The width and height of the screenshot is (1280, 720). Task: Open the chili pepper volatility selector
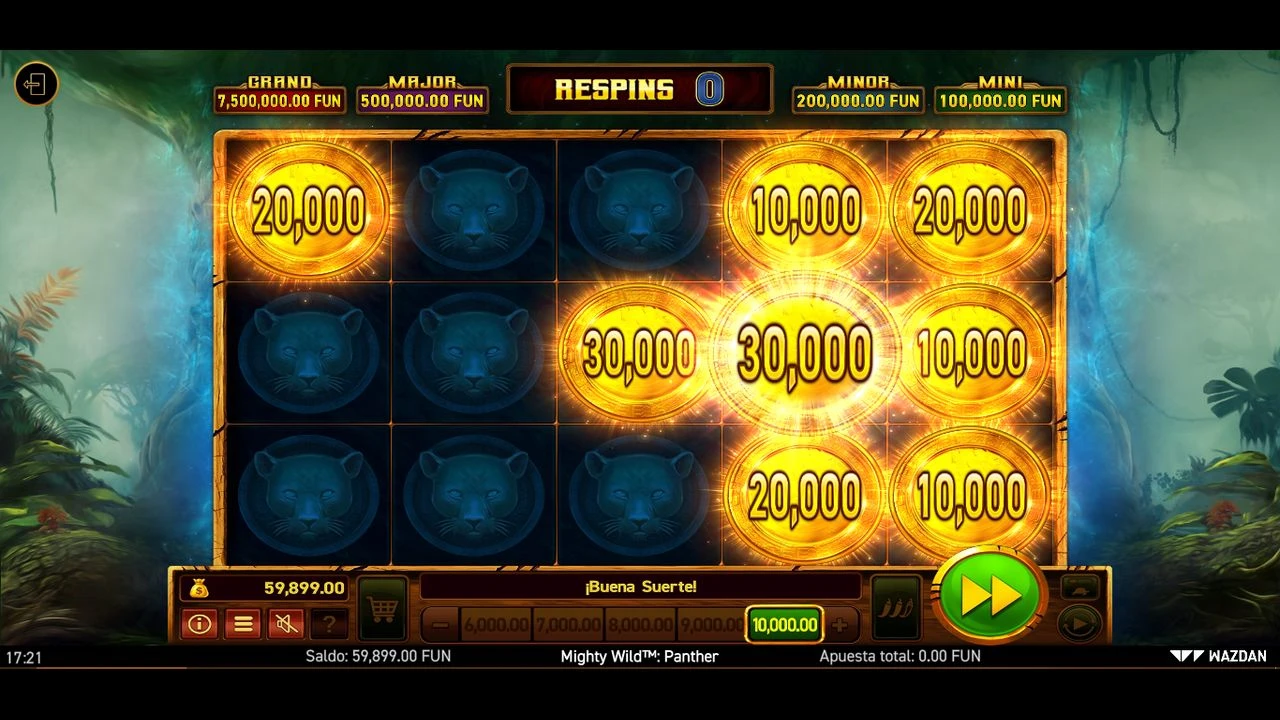click(895, 608)
